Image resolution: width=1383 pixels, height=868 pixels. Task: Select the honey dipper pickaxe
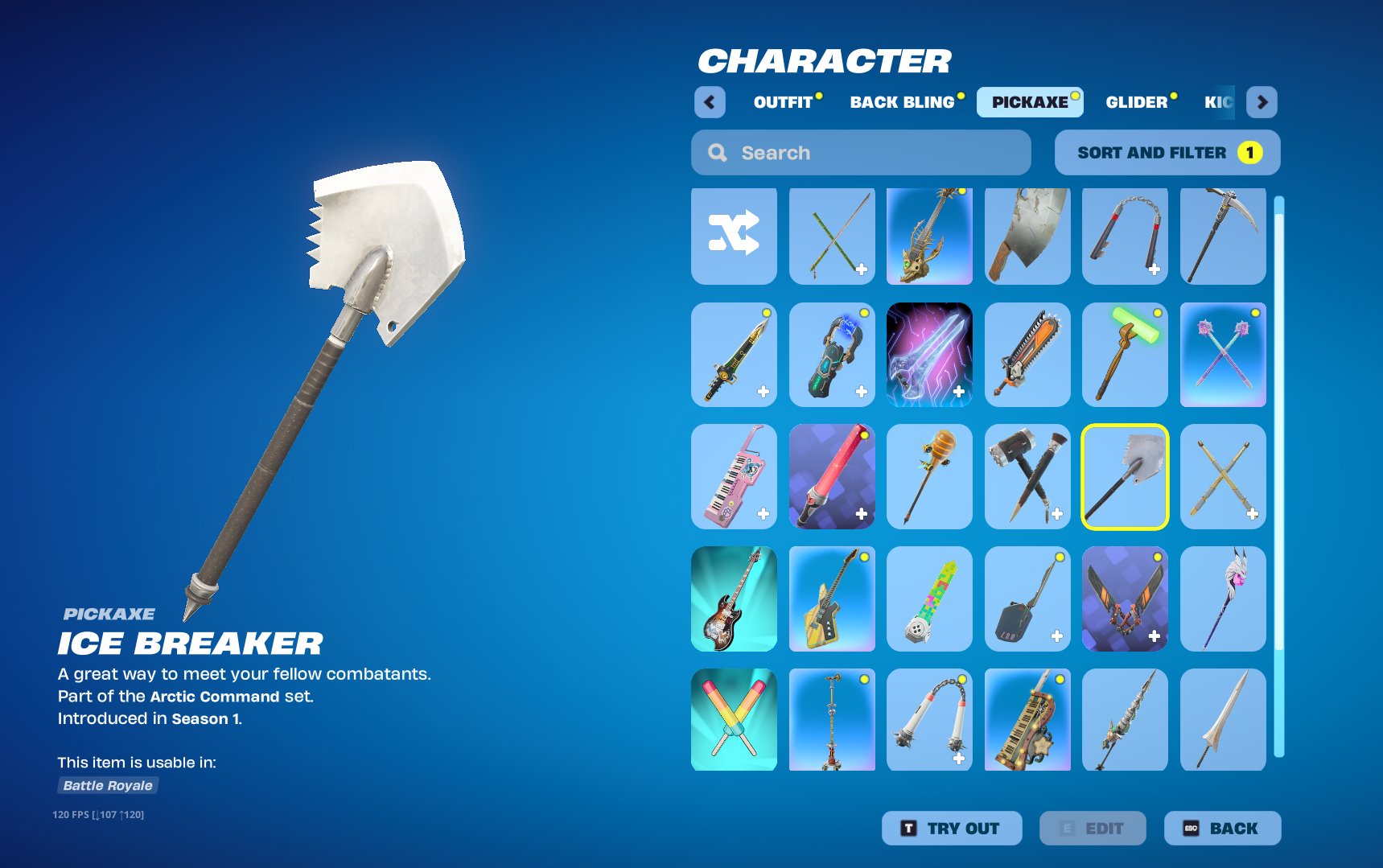coord(929,477)
